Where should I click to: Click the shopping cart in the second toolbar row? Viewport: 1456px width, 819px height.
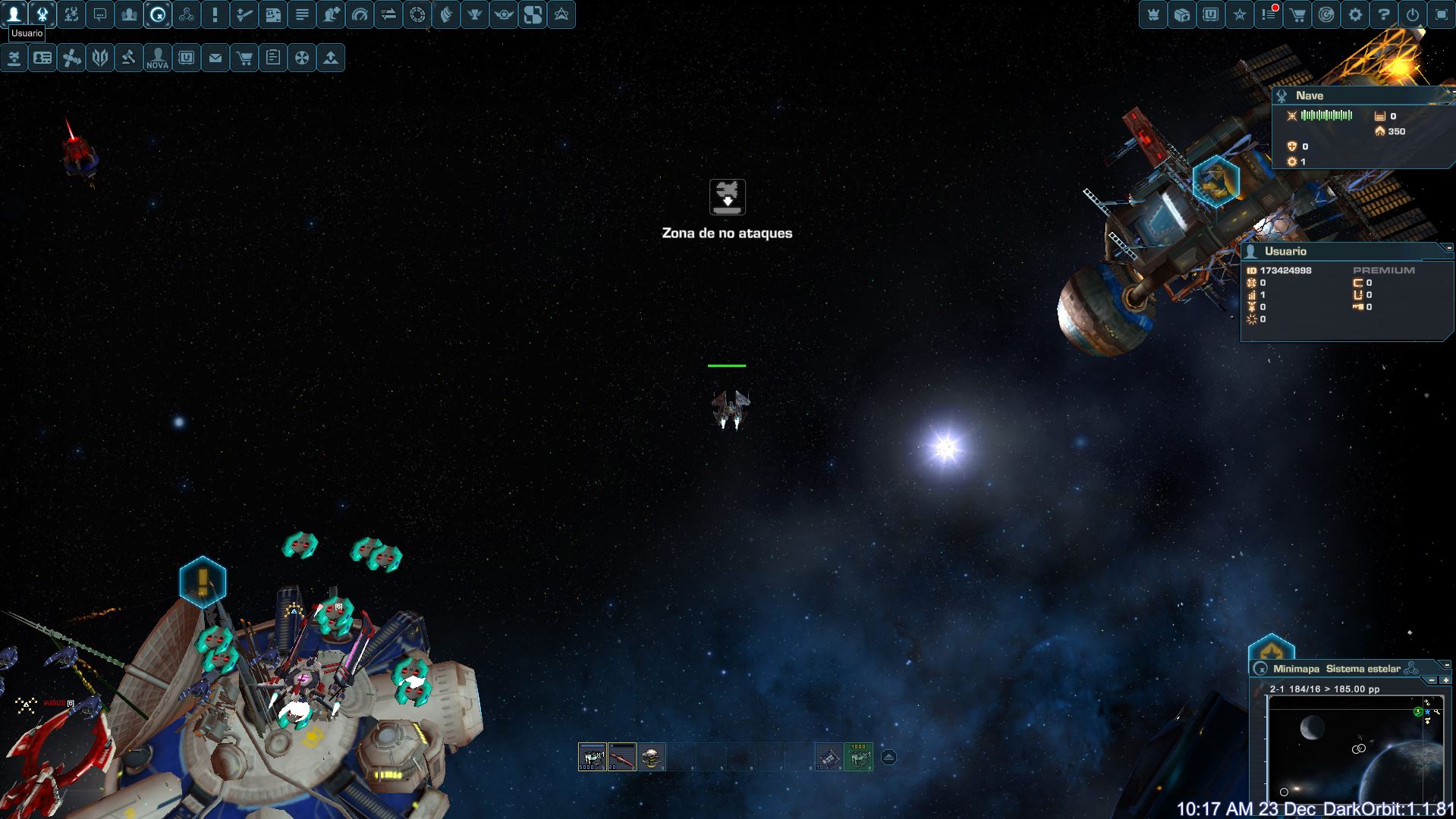pyautogui.click(x=244, y=58)
